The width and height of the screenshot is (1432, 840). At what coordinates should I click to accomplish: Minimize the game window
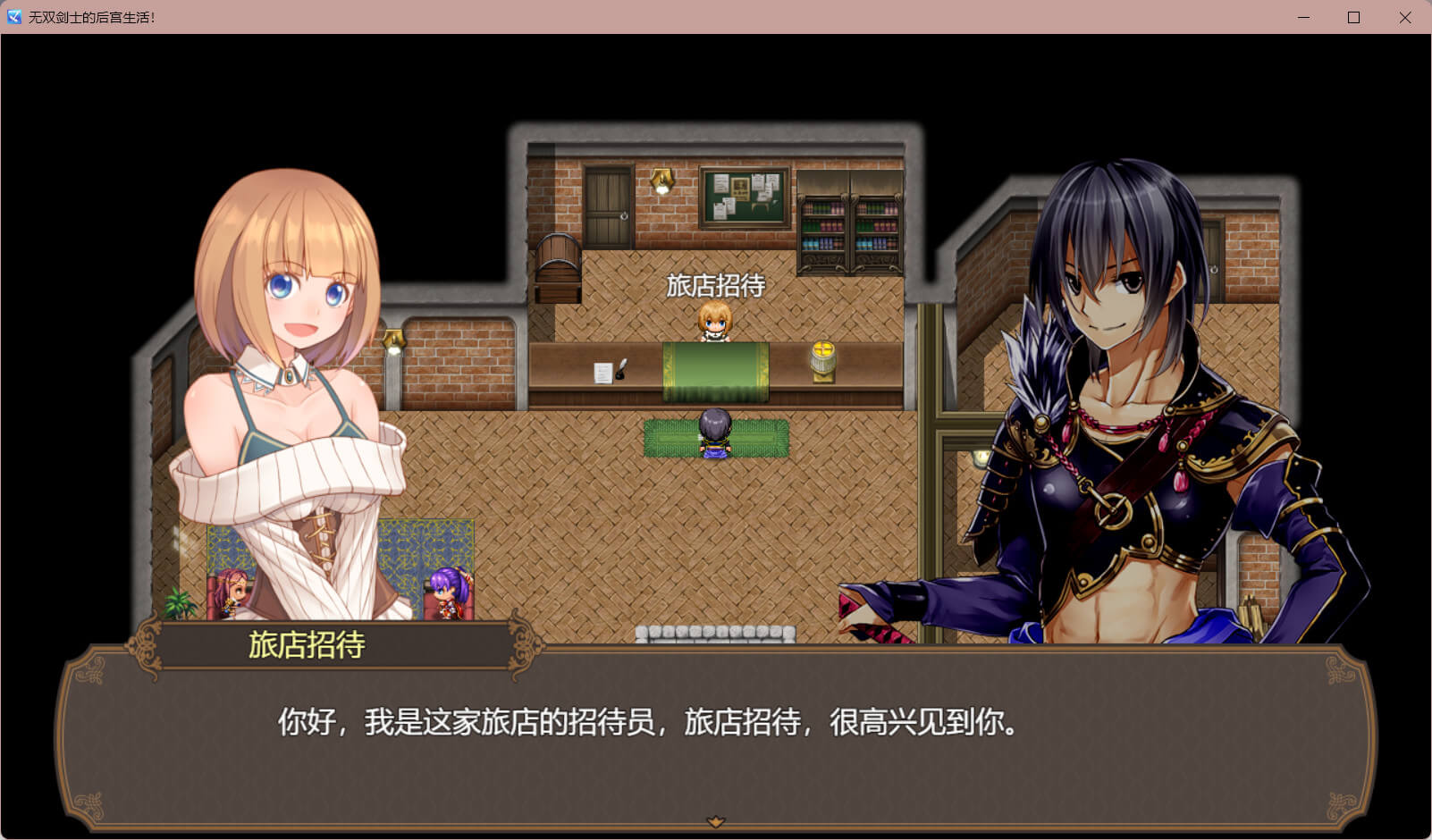coord(1303,17)
